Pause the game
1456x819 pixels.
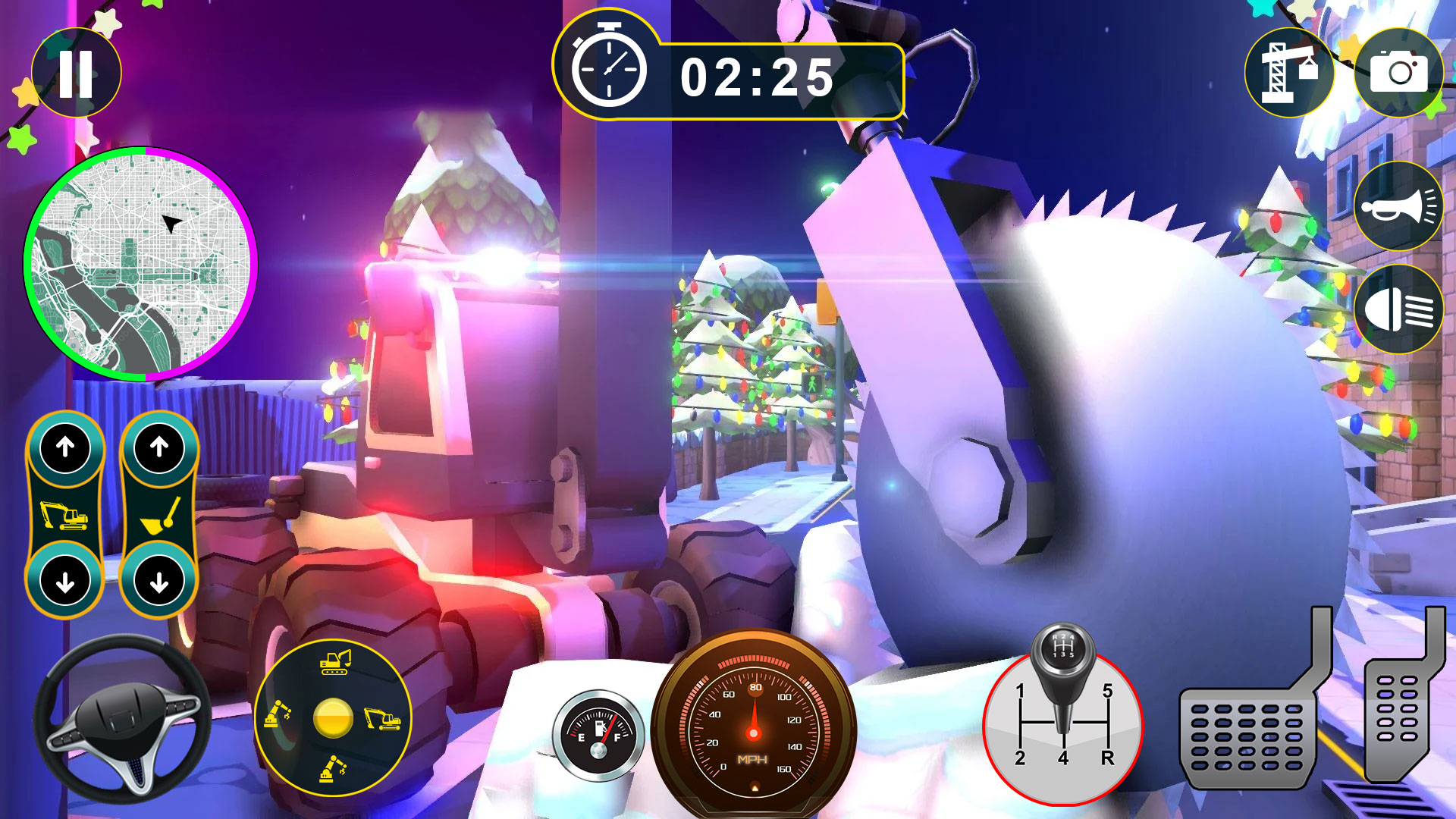click(76, 73)
